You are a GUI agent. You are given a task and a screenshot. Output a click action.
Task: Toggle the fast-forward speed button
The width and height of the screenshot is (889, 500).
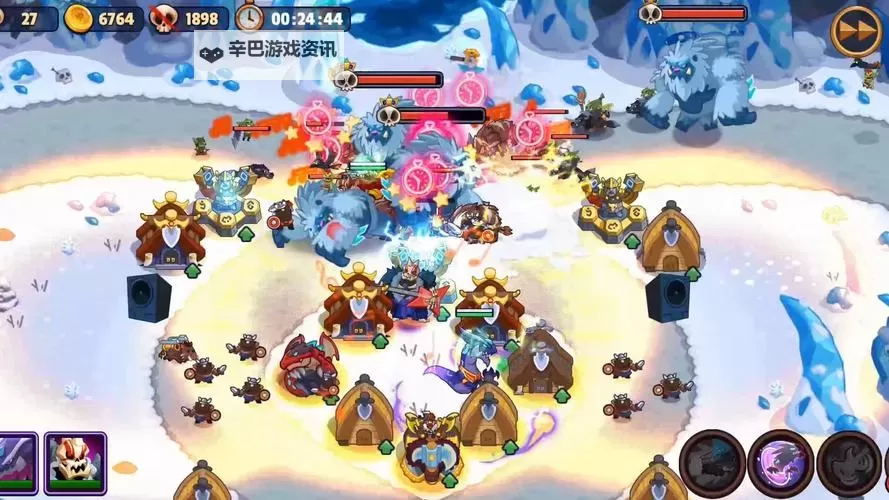pyautogui.click(x=855, y=31)
